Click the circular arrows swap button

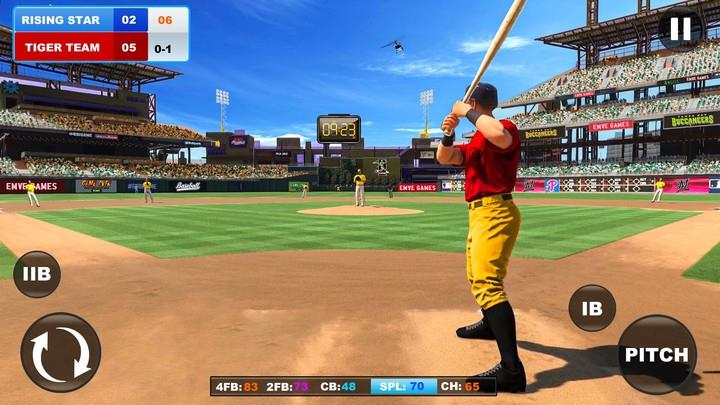pos(61,352)
